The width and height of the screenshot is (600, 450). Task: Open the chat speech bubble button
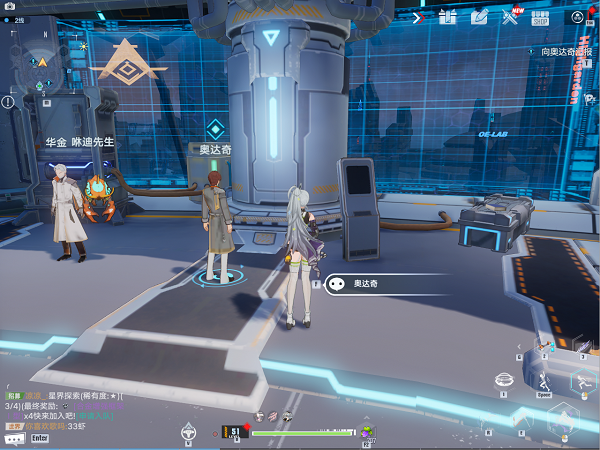coord(14,438)
